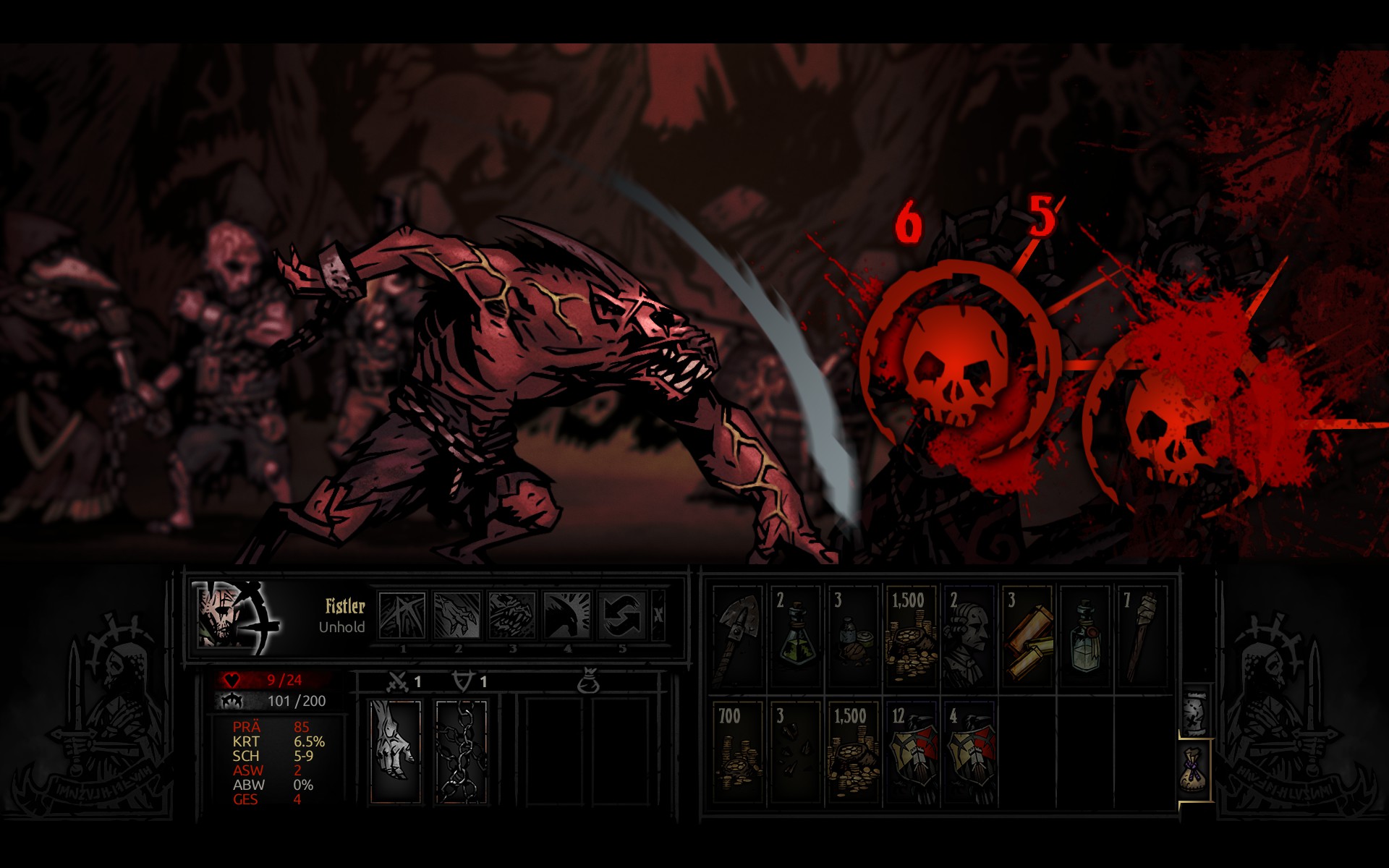Pick the medicinal herbs stack
The height and width of the screenshot is (868, 1389).
[854, 637]
